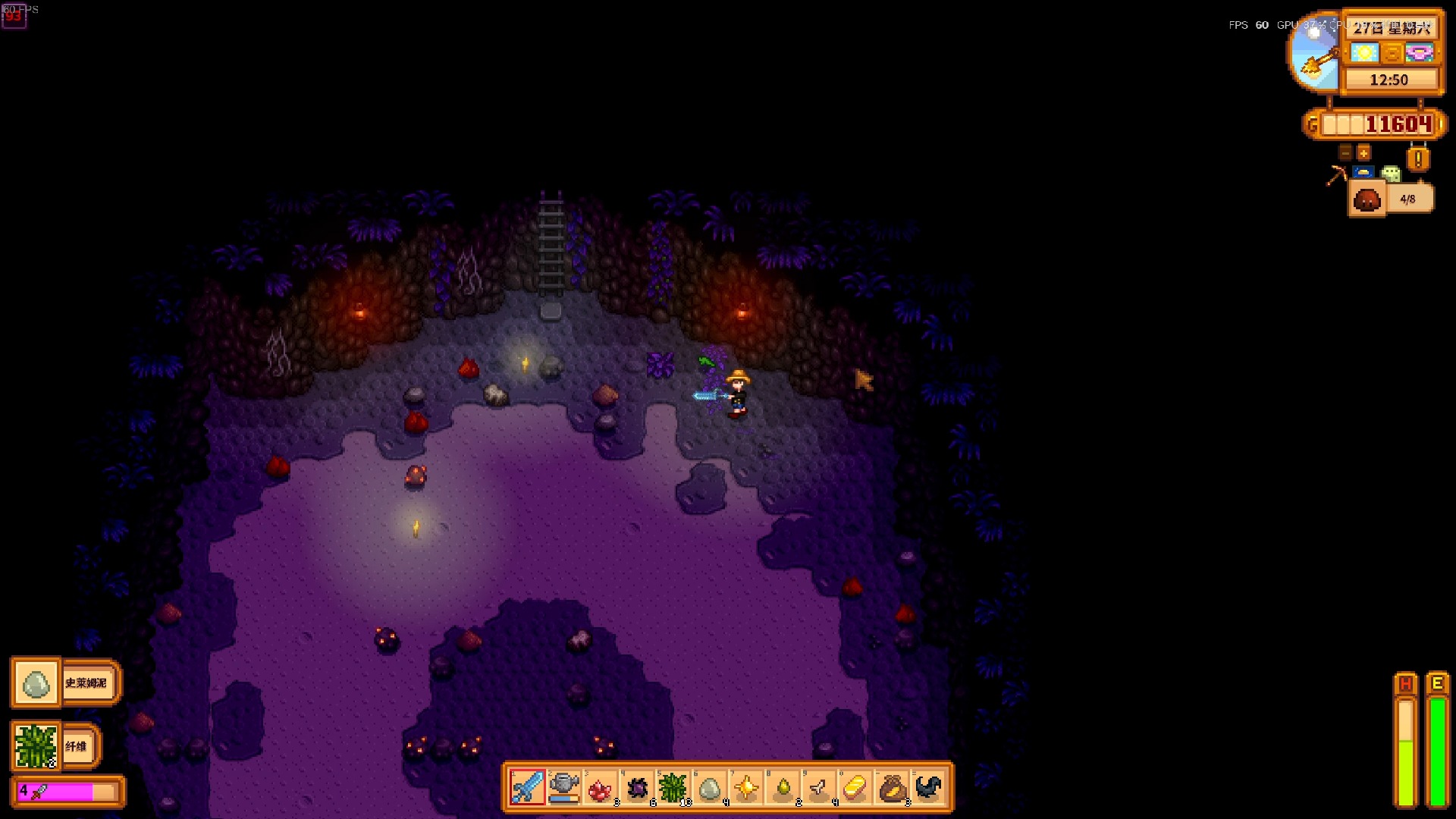Pick the green fiber stack slot
1456x819 pixels.
pyautogui.click(x=673, y=788)
